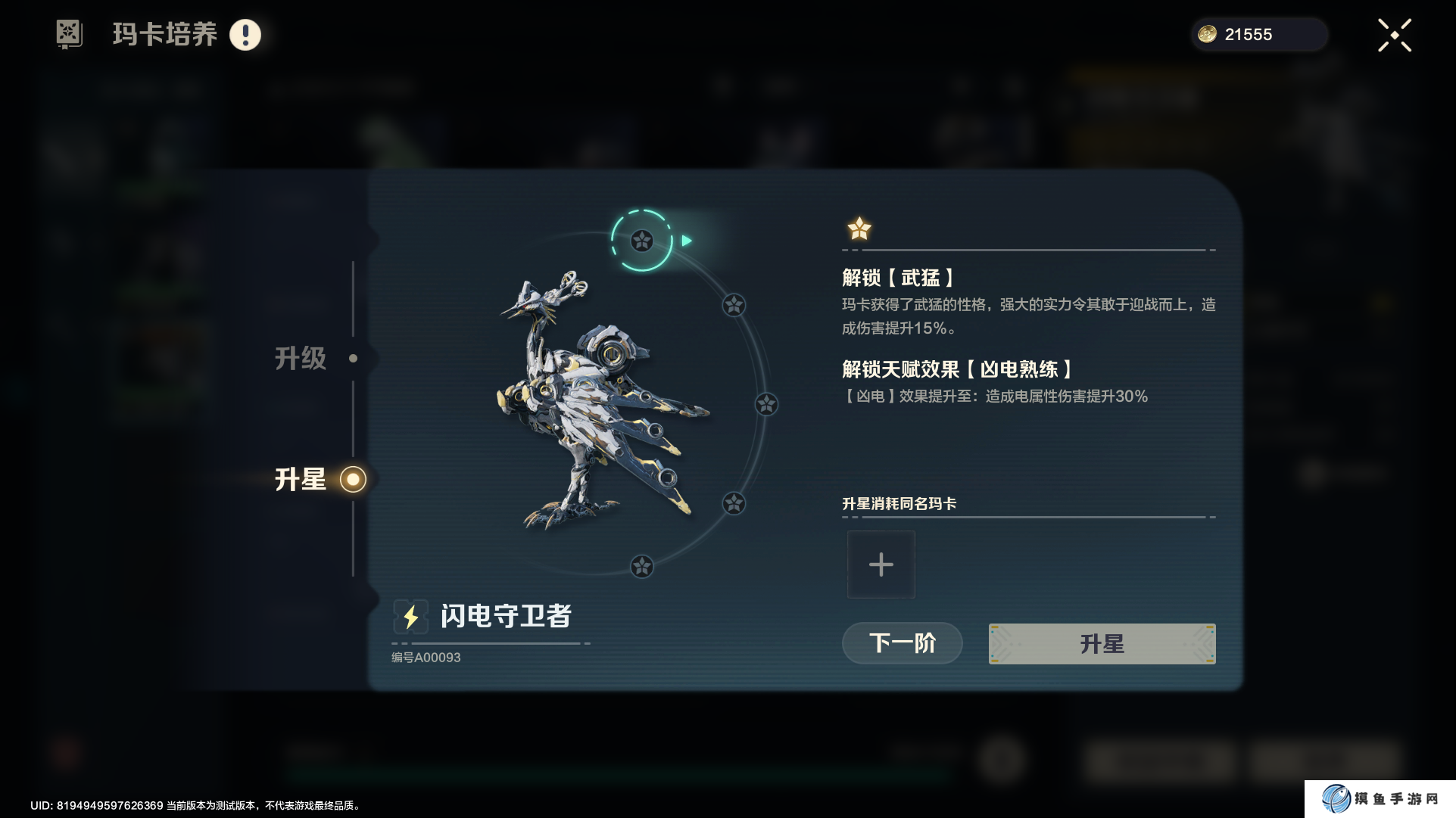
Task: Click the Maka cultivation book icon
Action: coord(69,34)
